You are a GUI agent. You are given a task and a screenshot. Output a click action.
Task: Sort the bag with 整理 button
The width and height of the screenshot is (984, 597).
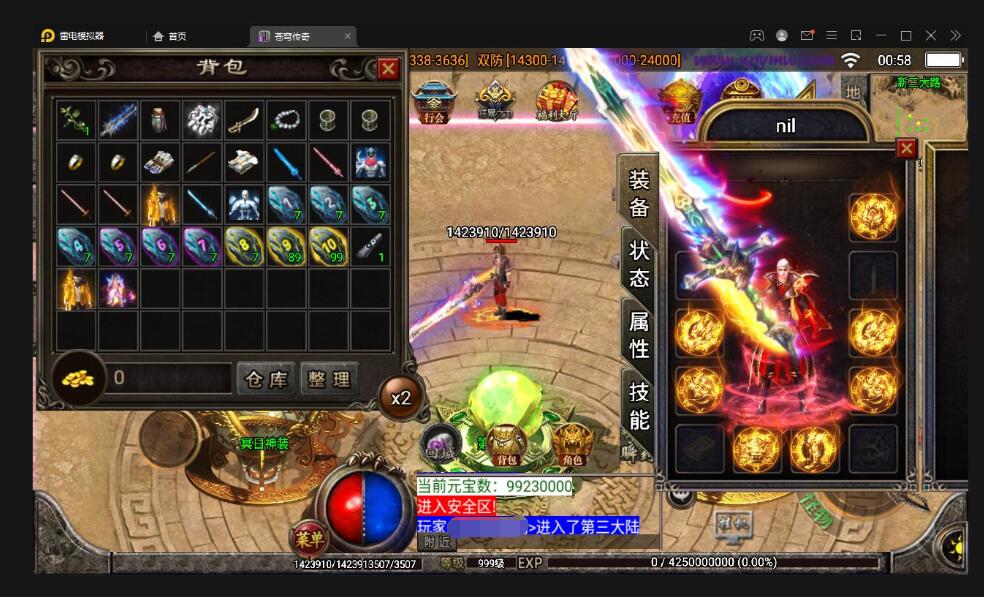(x=329, y=379)
